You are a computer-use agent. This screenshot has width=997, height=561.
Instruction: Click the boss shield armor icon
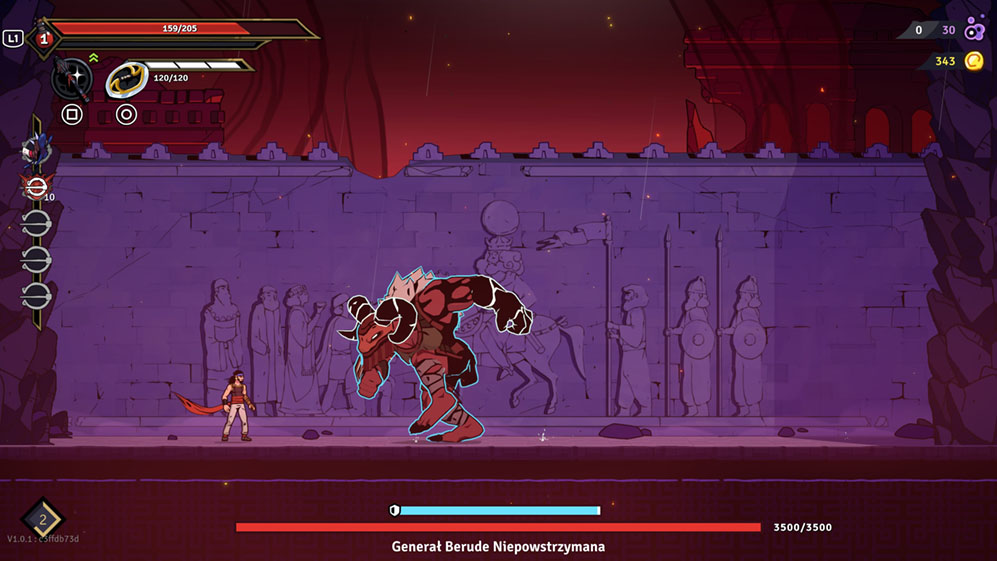coord(395,510)
